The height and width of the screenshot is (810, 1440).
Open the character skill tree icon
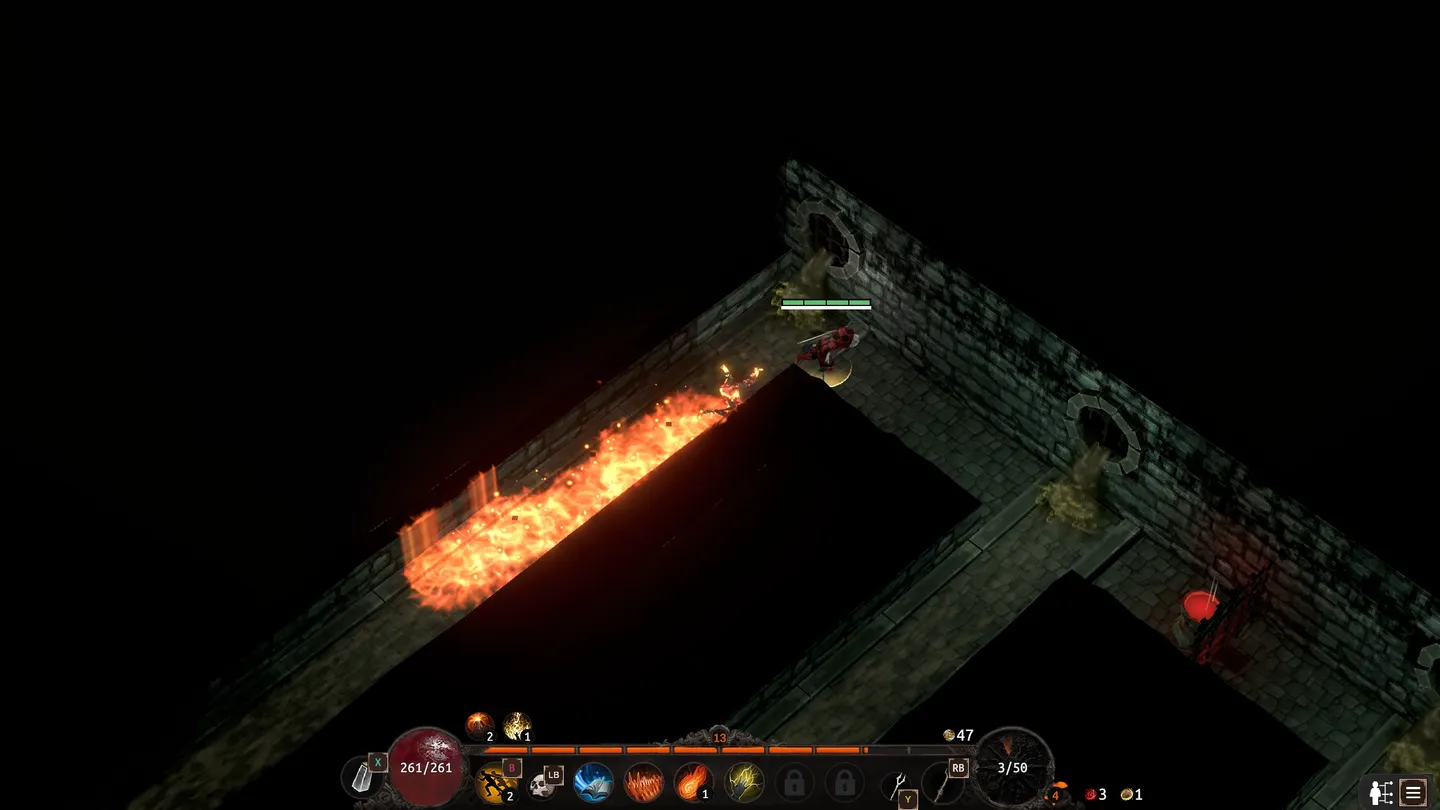[x=1381, y=792]
